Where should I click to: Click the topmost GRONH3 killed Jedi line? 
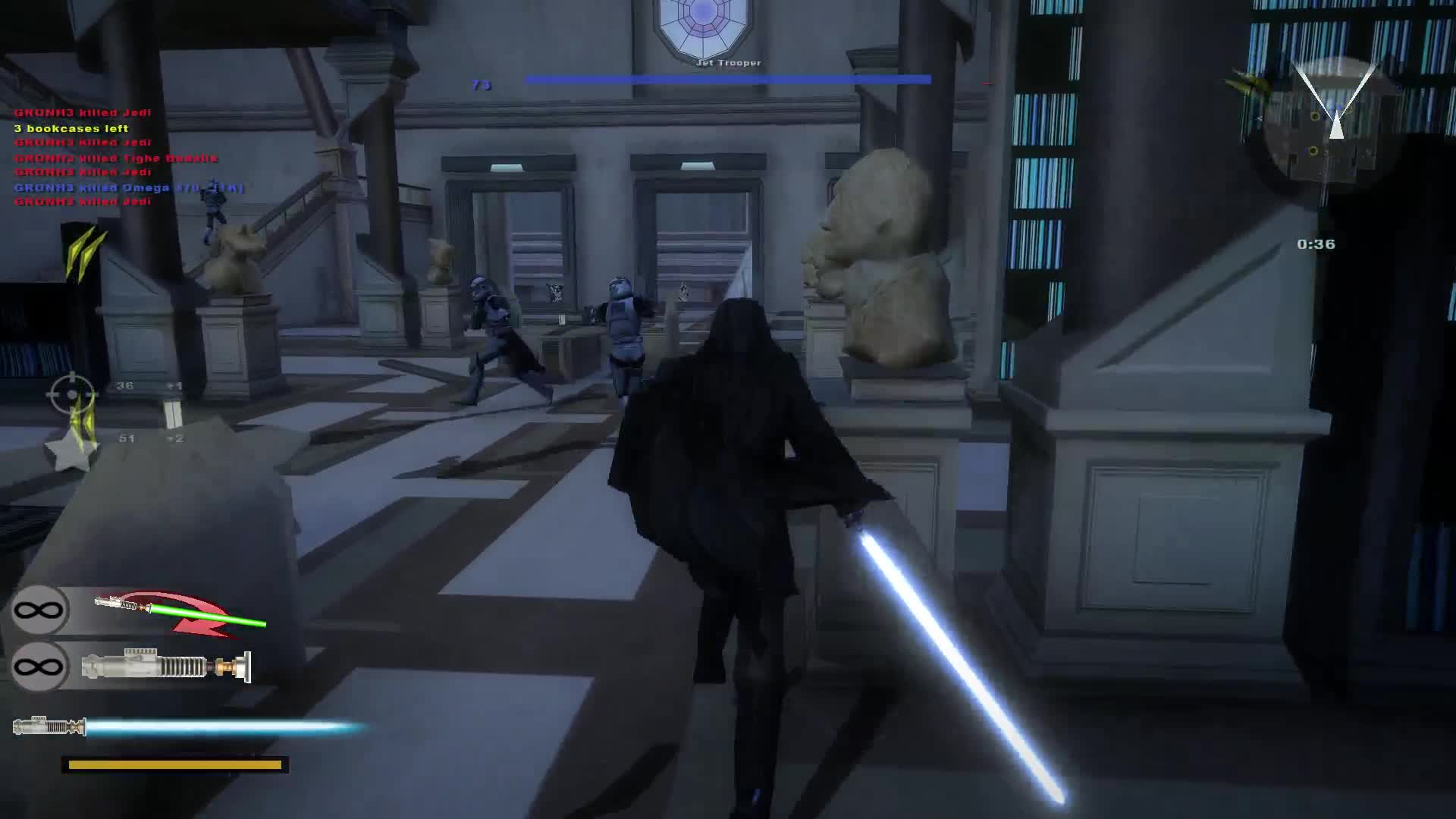tap(81, 112)
